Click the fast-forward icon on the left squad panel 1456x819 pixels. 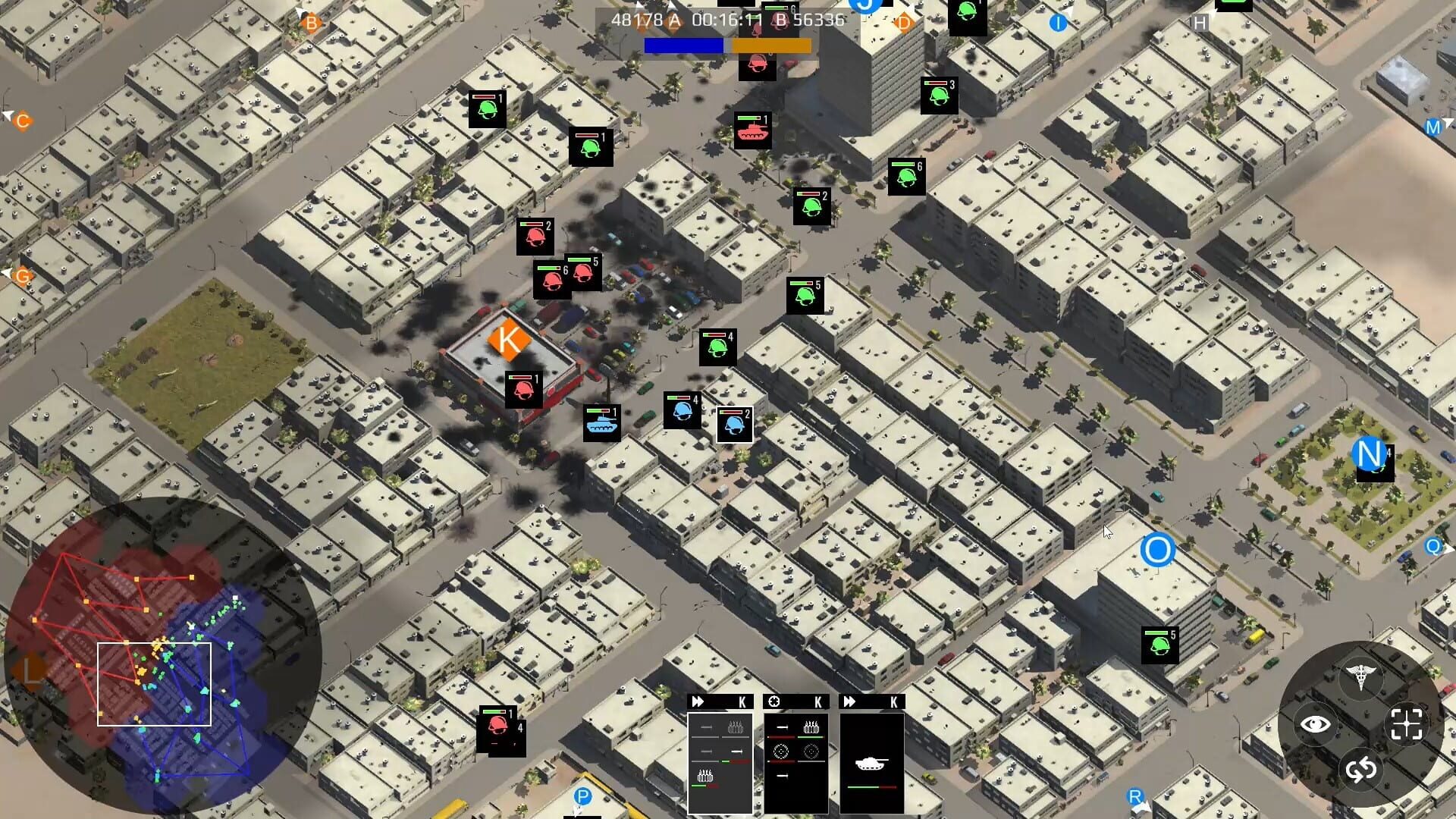point(698,701)
